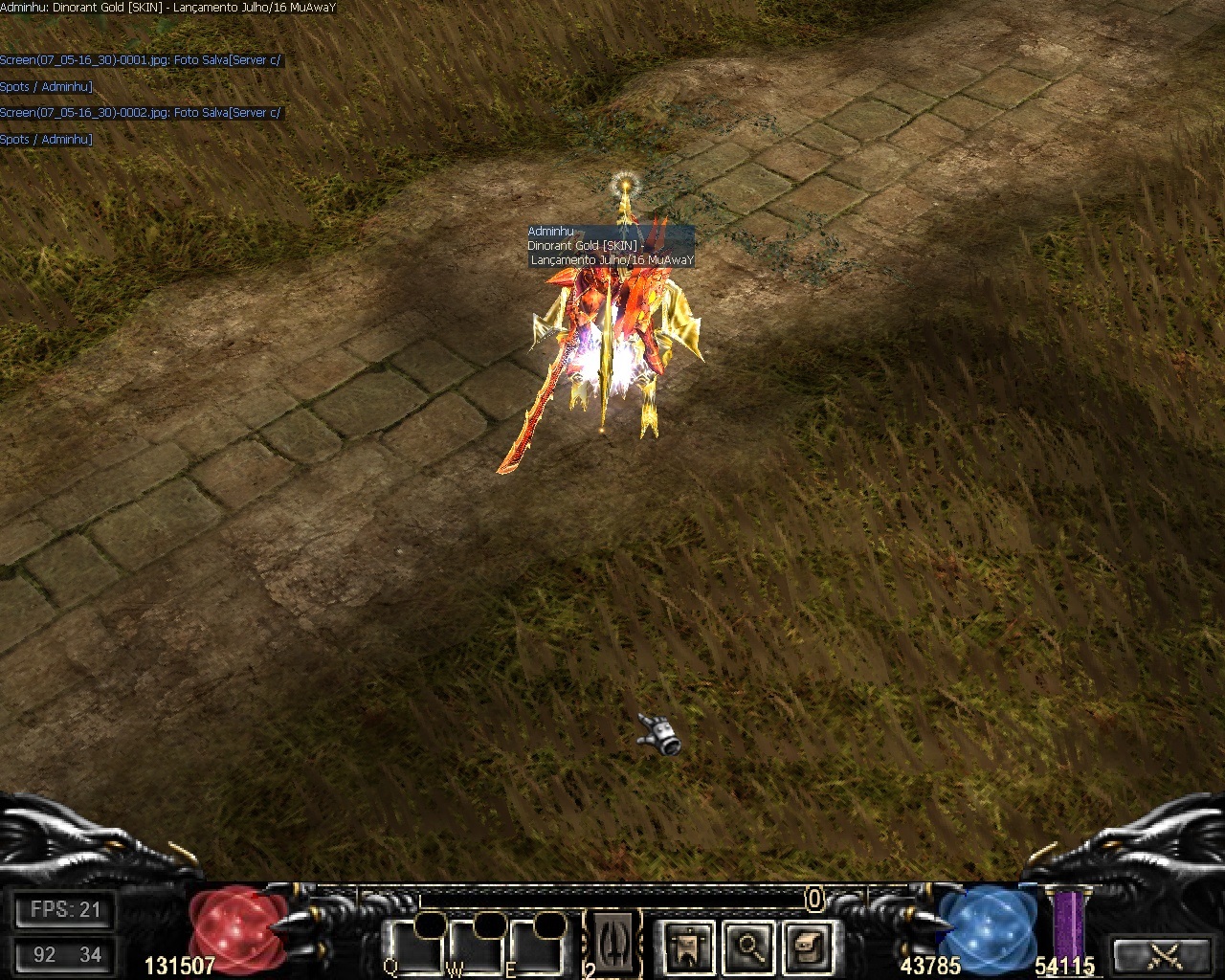Click the crossed swords button
Viewport: 1225px width, 980px height.
click(x=1165, y=954)
